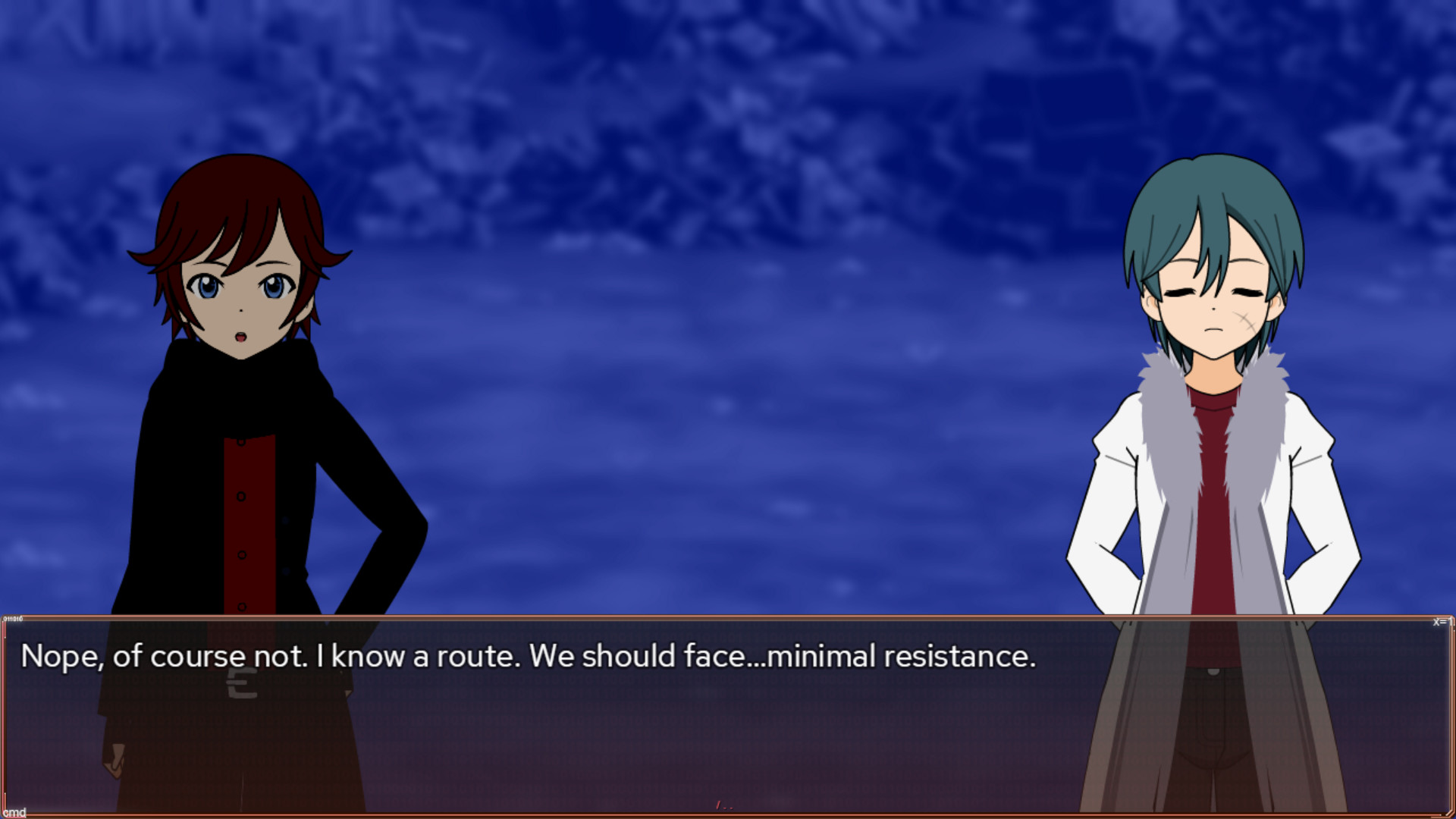This screenshot has height=819, width=1456.
Task: Click the "011010" binary label on the dialogue box
Action: 14,618
